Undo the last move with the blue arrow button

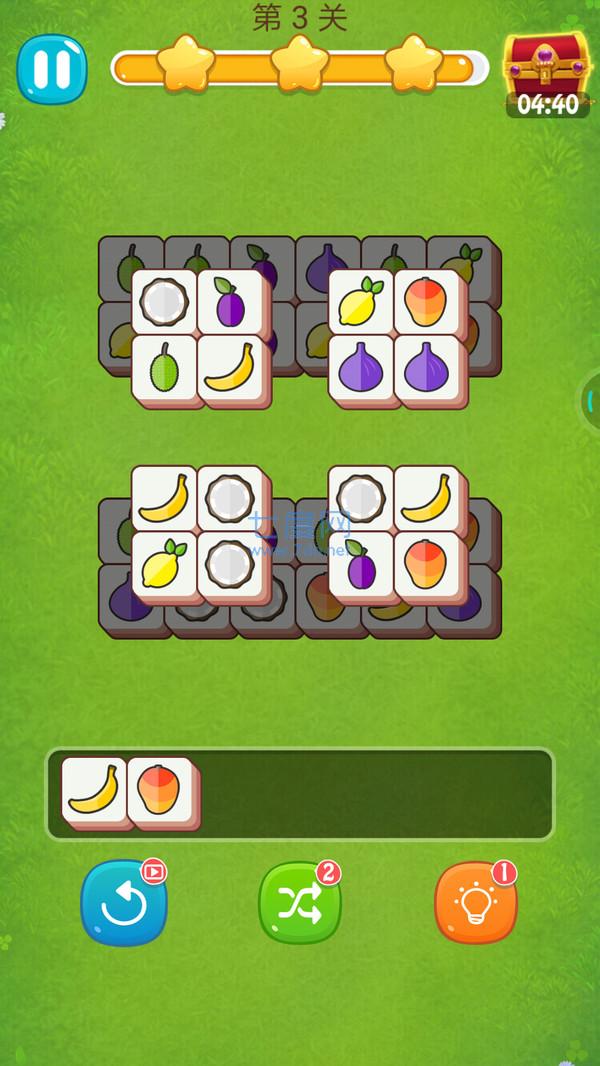tap(124, 901)
